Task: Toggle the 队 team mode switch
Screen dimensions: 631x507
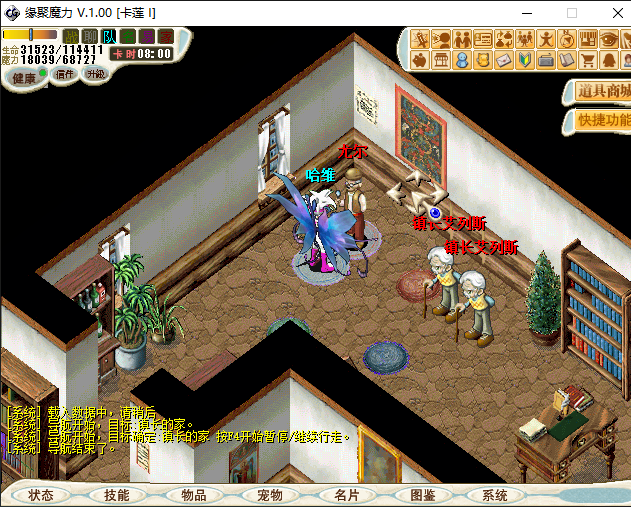Action: [x=109, y=37]
